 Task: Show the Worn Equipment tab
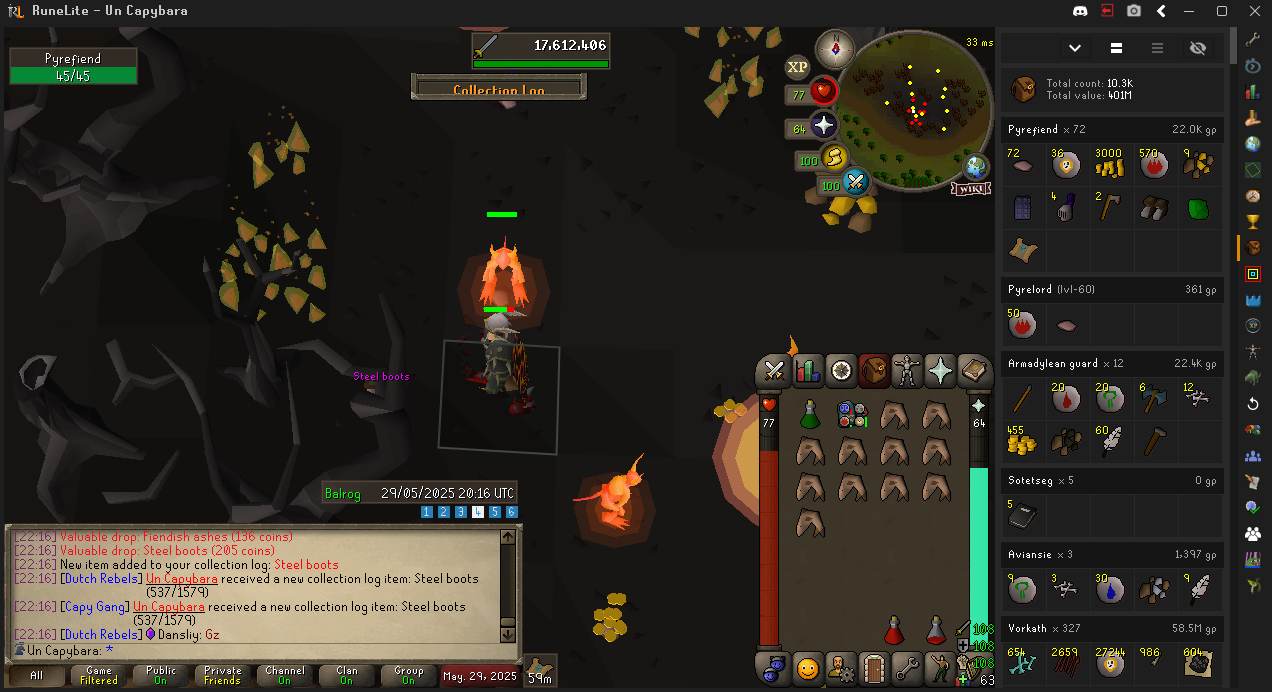tap(907, 371)
